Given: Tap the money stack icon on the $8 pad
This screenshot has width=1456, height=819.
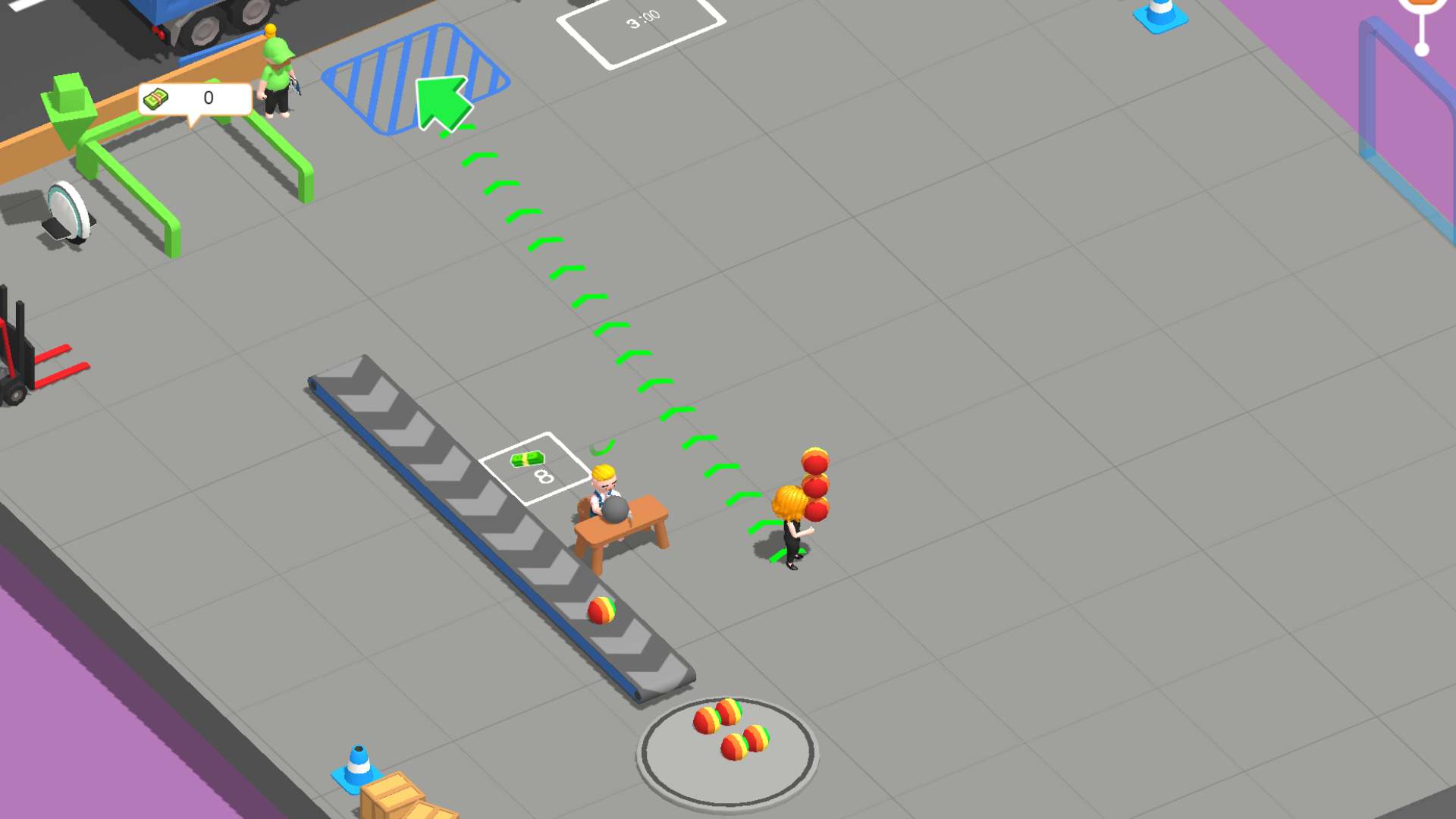Looking at the screenshot, I should 529,461.
